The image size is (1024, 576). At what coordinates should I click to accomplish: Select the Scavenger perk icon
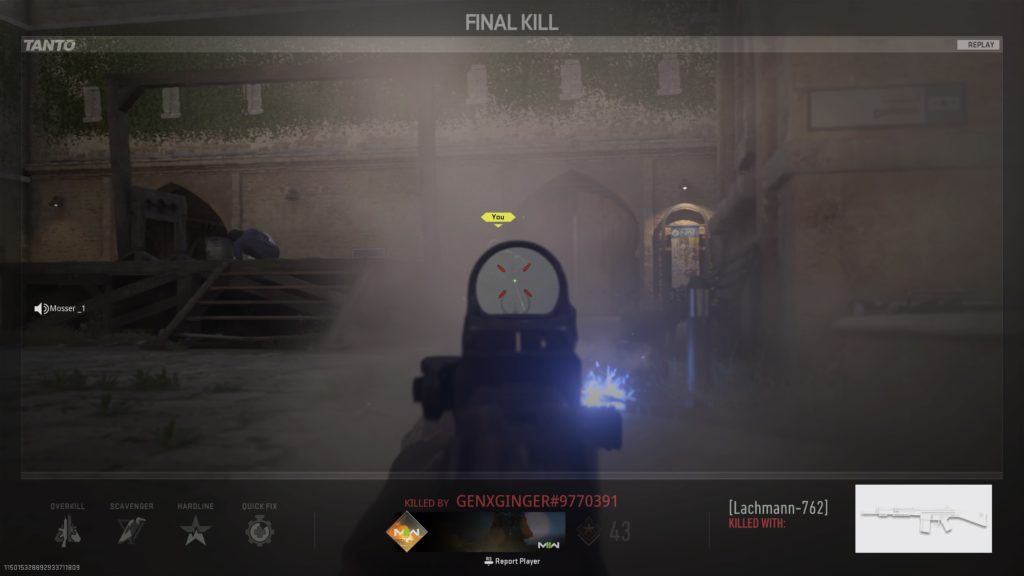click(x=132, y=530)
